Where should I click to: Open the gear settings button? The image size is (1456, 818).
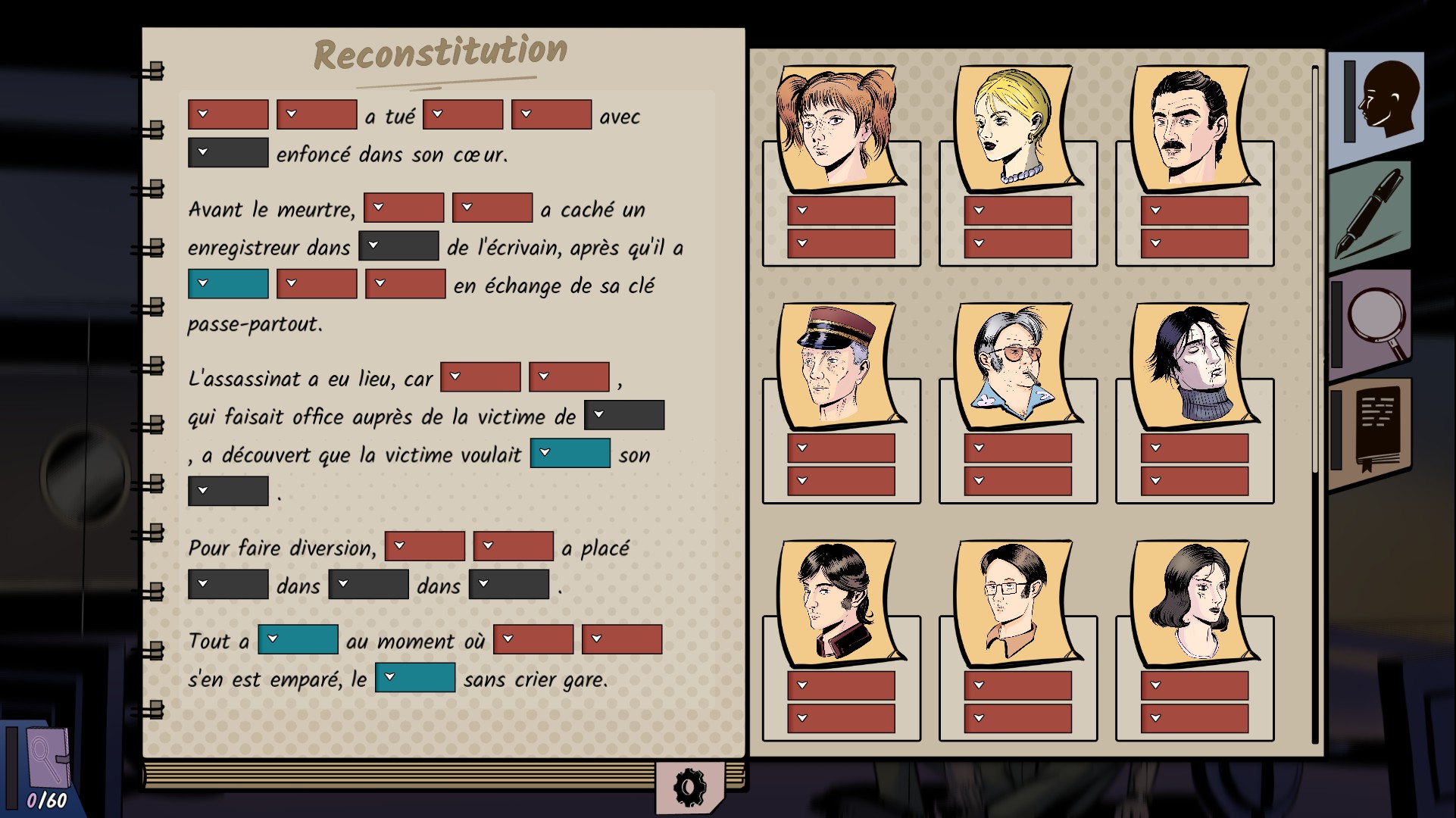(x=688, y=788)
